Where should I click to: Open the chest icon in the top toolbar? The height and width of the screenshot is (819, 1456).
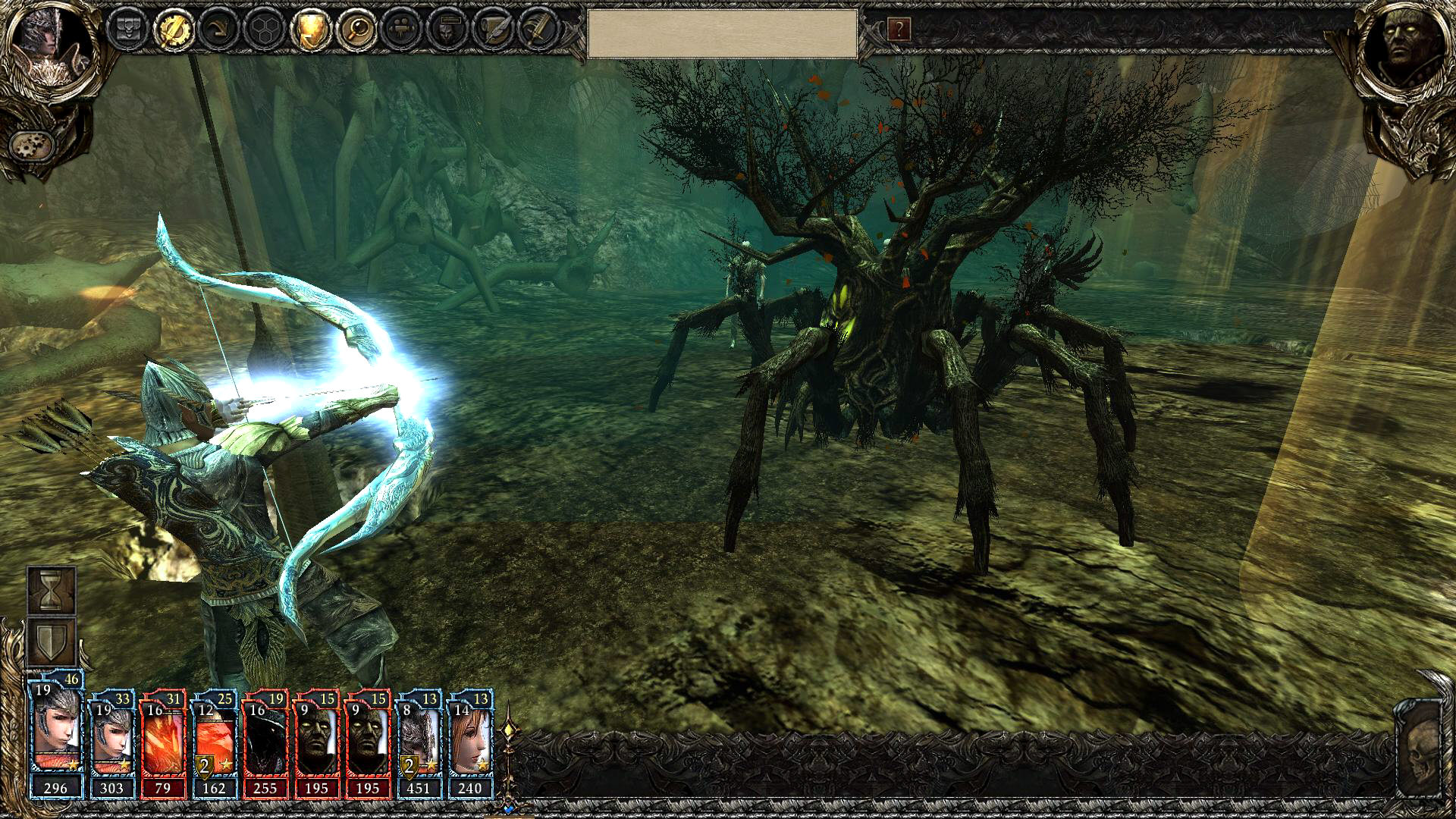[x=127, y=30]
